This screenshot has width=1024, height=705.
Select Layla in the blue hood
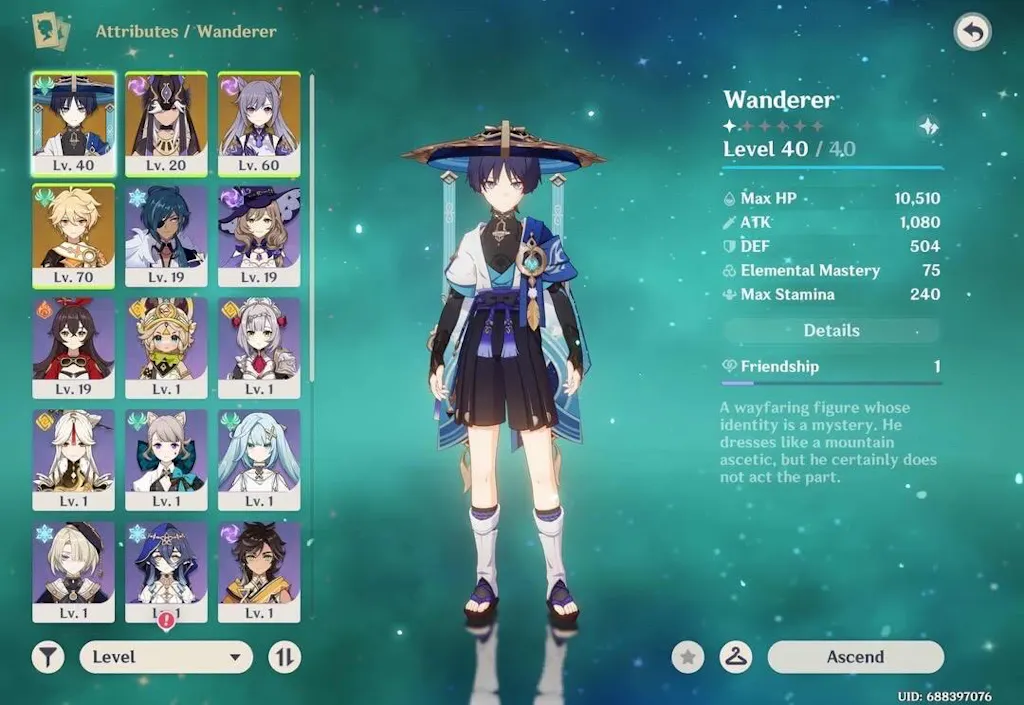click(166, 570)
